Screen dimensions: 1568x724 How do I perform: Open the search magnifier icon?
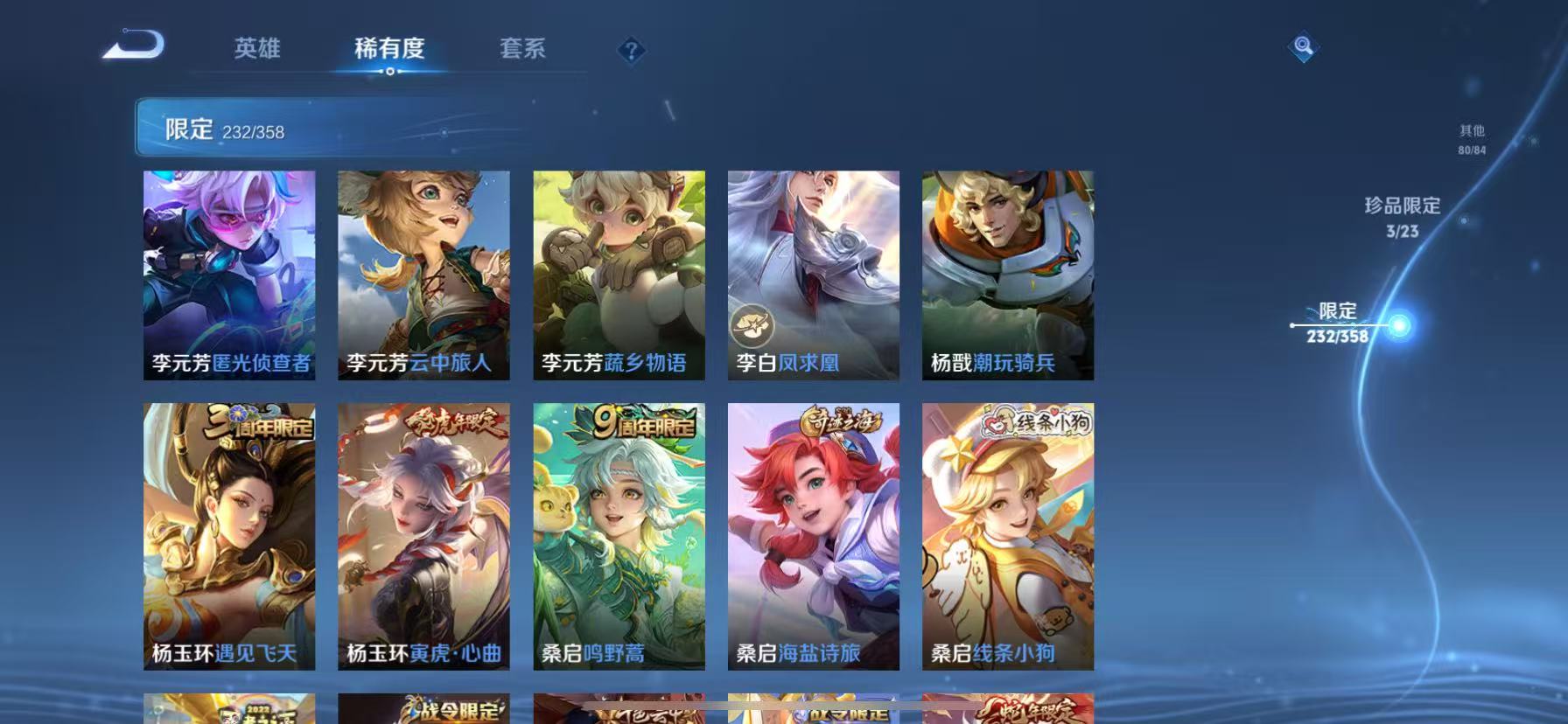[x=1303, y=47]
